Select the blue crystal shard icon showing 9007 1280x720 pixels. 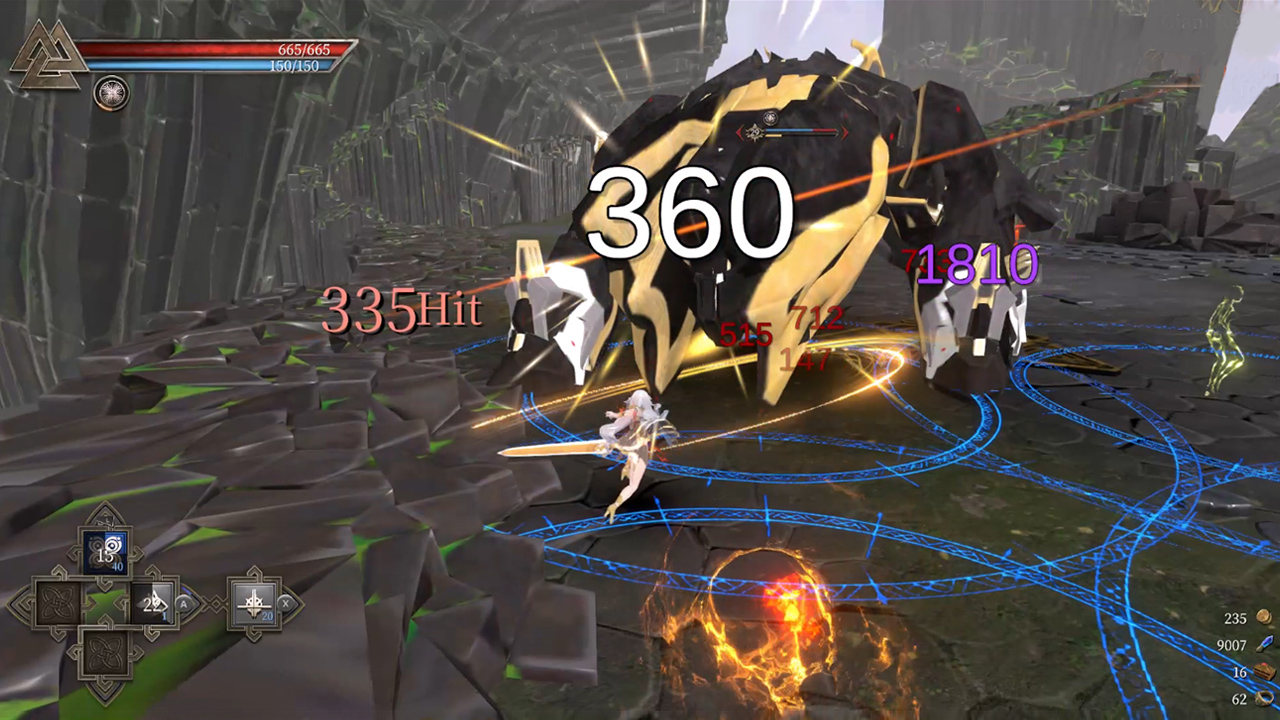point(1265,644)
